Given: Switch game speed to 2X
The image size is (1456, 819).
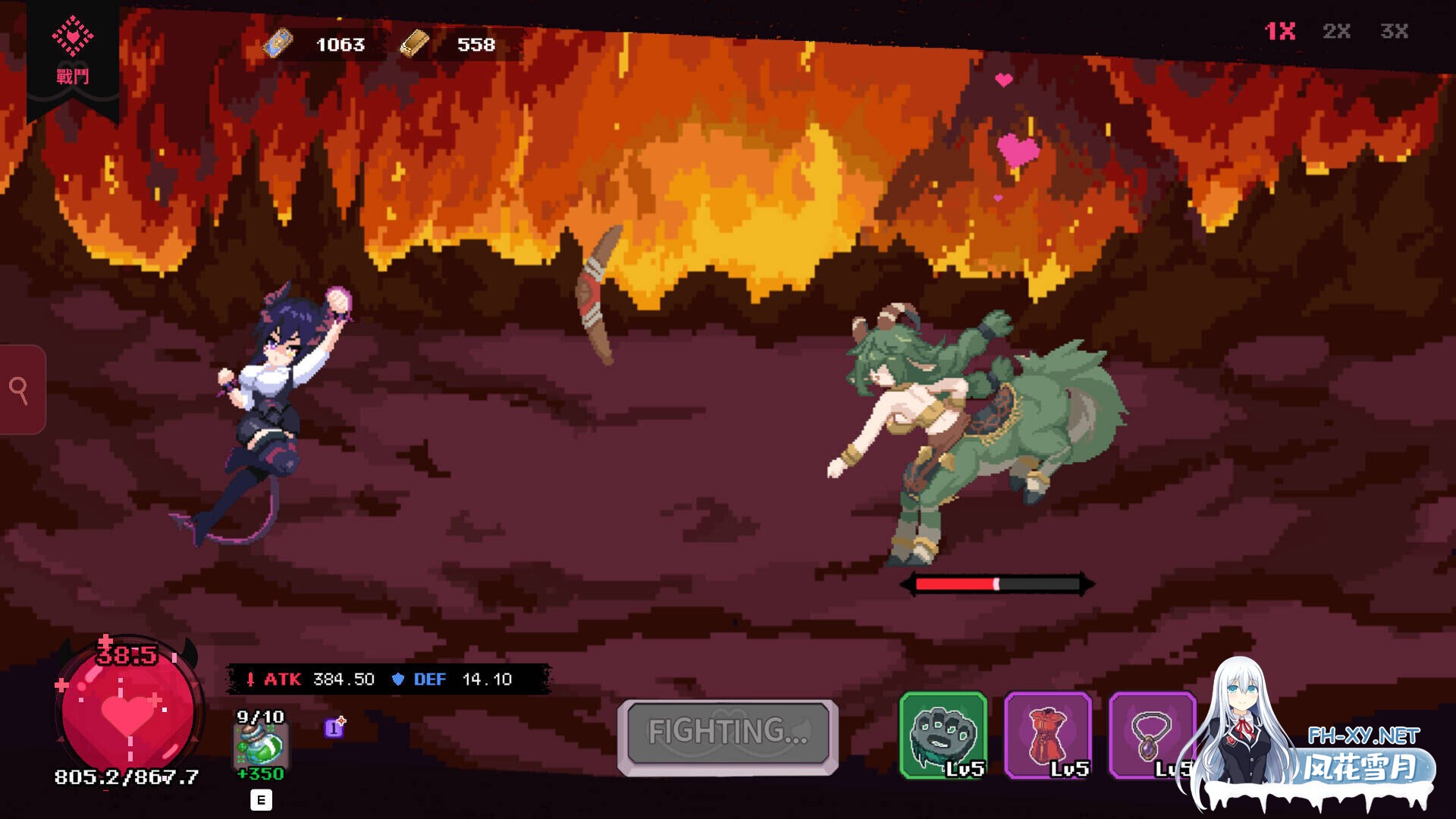Looking at the screenshot, I should coord(1338,32).
